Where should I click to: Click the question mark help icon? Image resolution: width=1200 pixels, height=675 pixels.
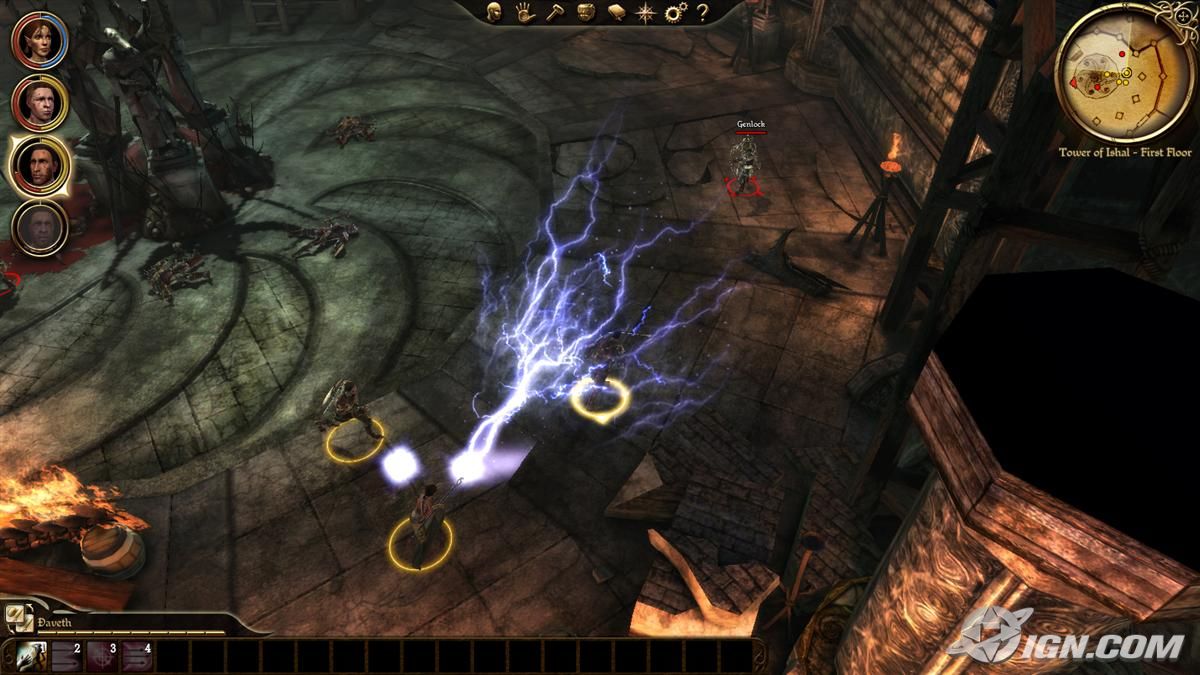coord(703,12)
